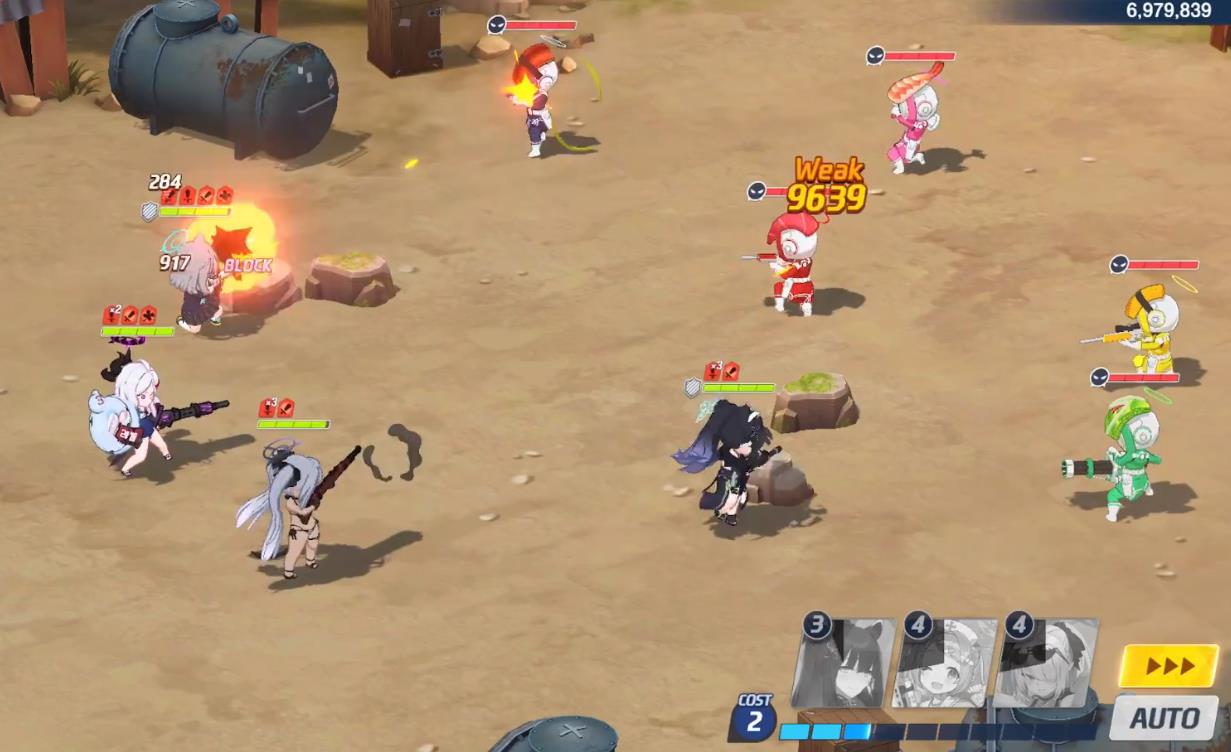The height and width of the screenshot is (752, 1231).
Task: Toggle the yellow fast-forward speed button
Action: pos(1168,666)
